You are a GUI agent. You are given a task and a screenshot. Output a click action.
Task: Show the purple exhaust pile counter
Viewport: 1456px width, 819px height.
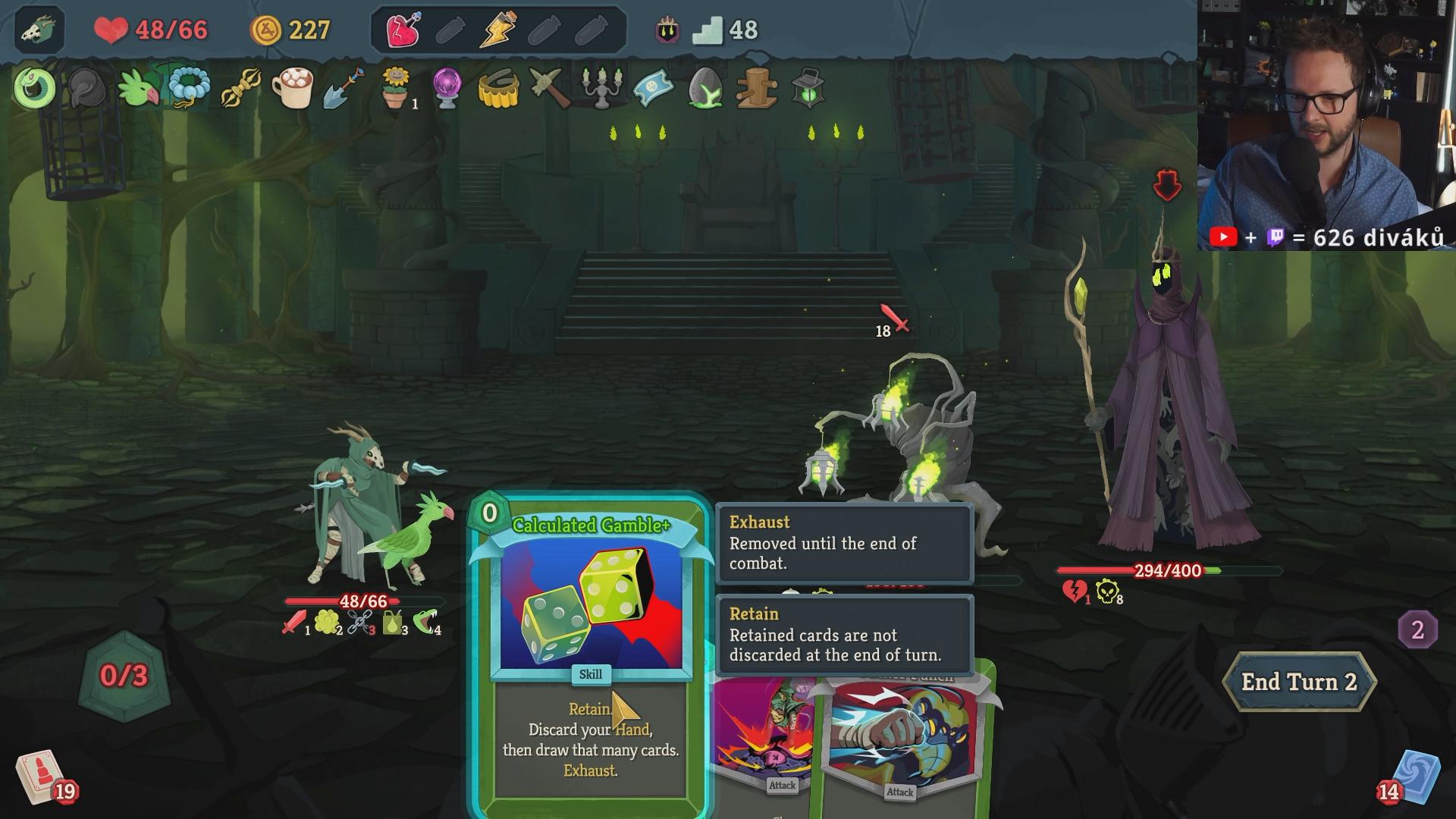click(1417, 629)
